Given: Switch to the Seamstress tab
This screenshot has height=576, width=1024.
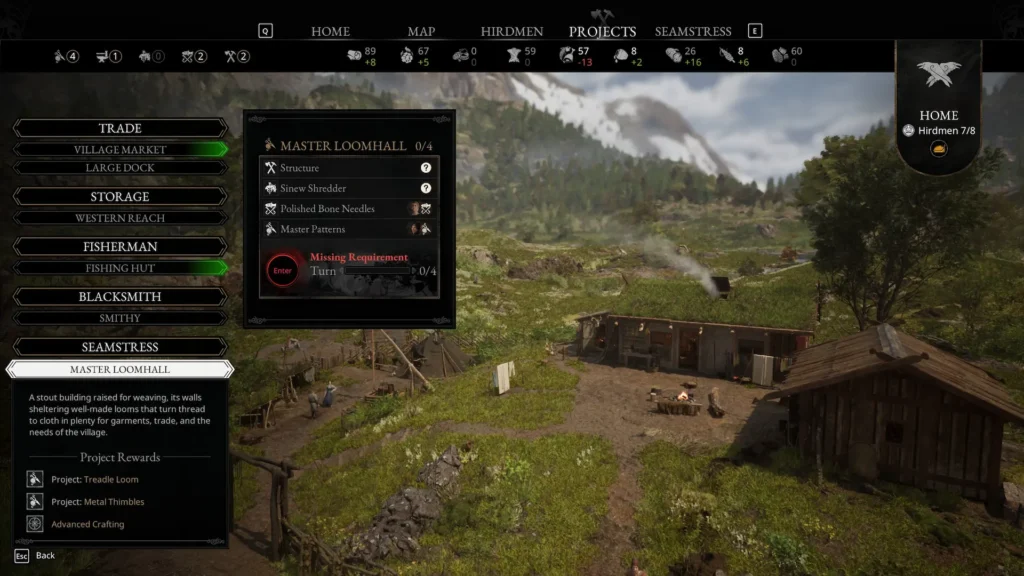Looking at the screenshot, I should (x=693, y=31).
